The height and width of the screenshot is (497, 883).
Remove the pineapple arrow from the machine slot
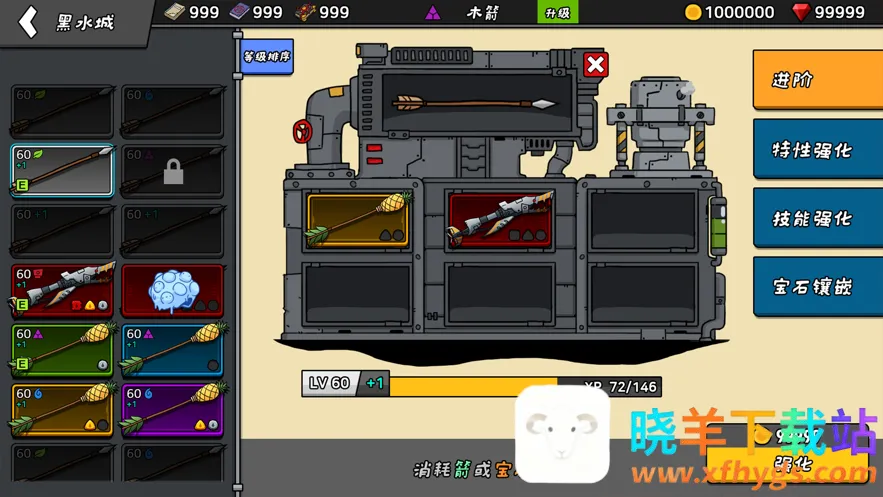(x=358, y=221)
